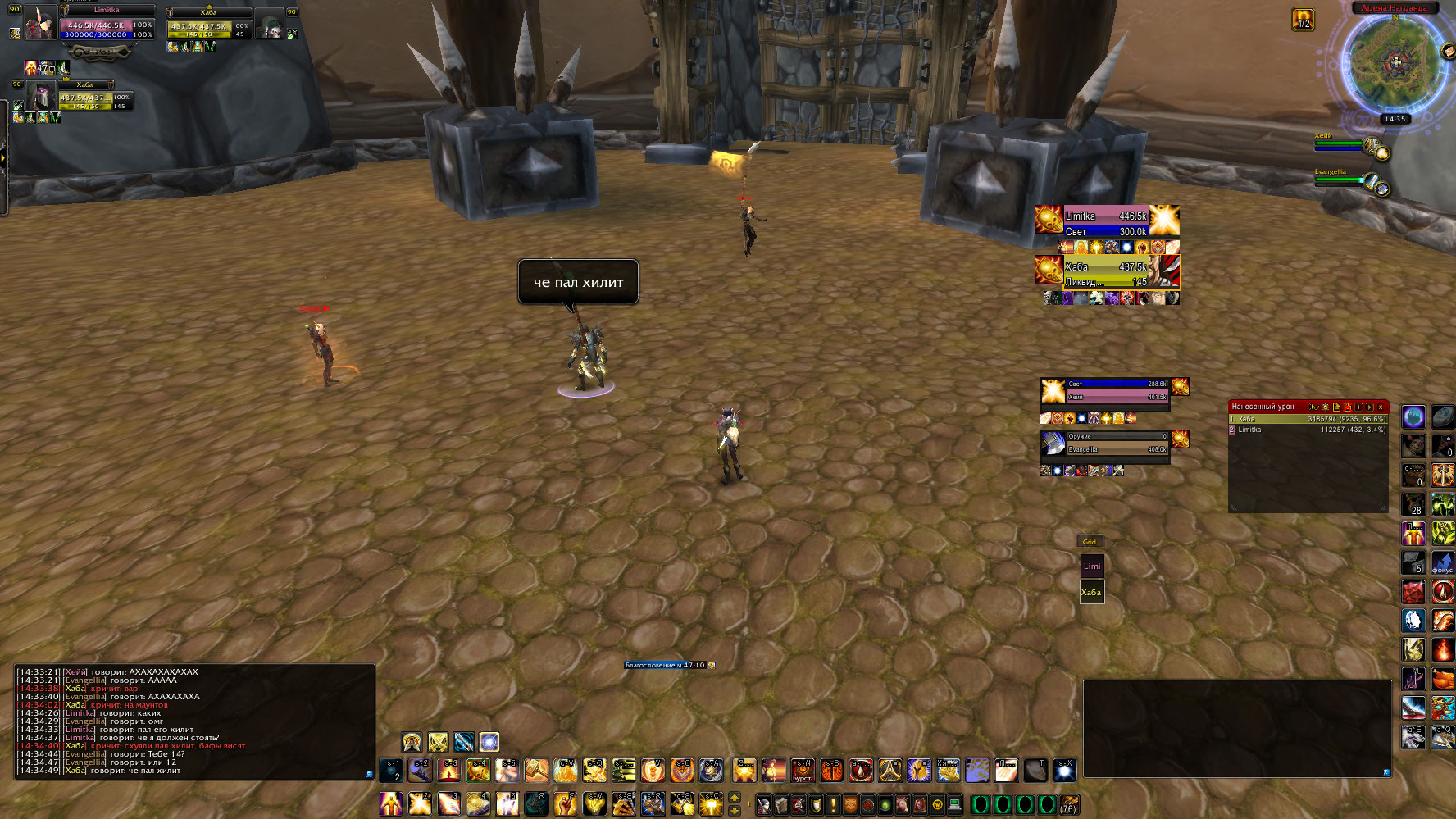Select Хаба row in damage meter
This screenshot has height=819, width=1456.
point(1308,419)
